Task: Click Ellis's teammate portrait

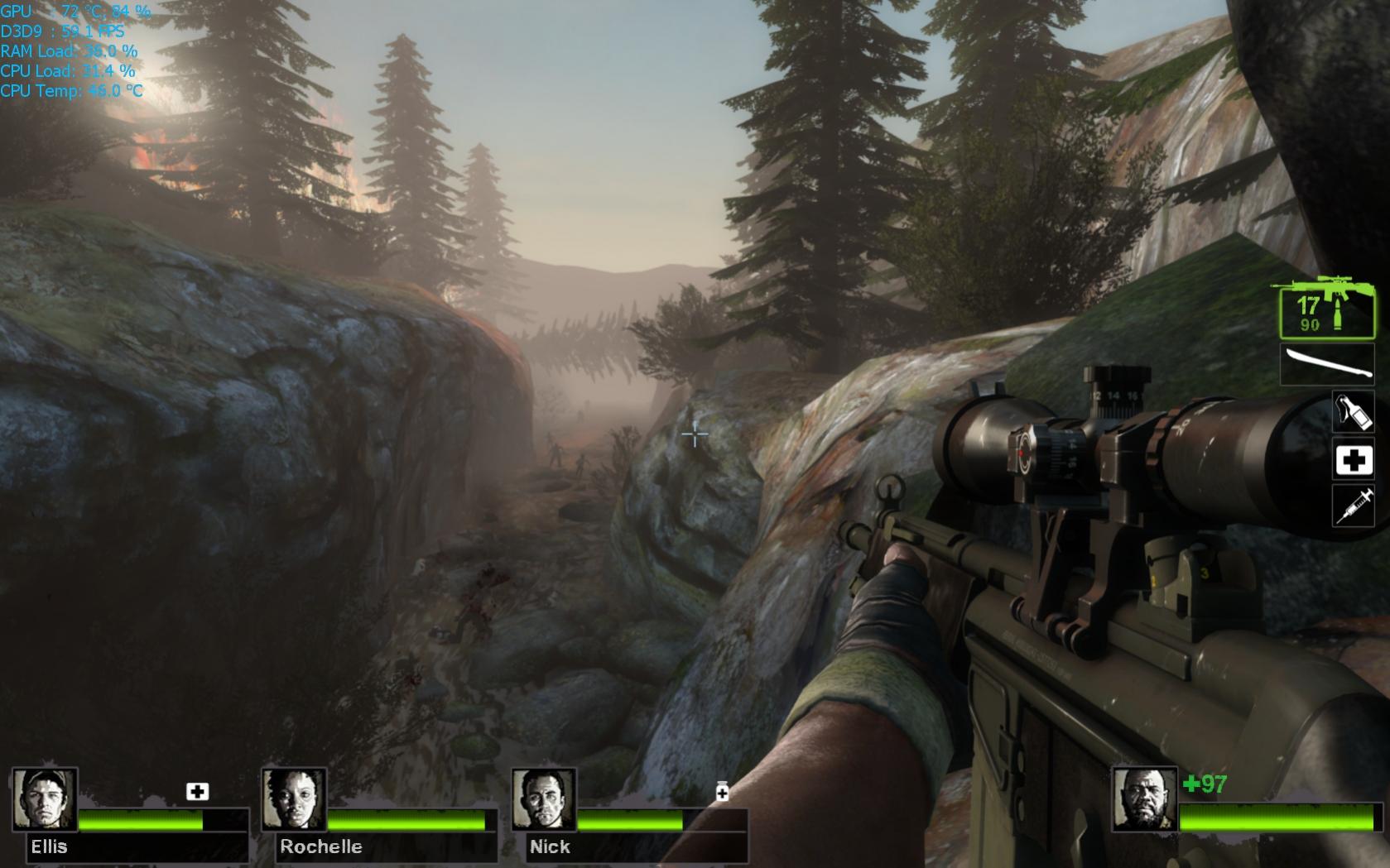Action: pyautogui.click(x=46, y=799)
